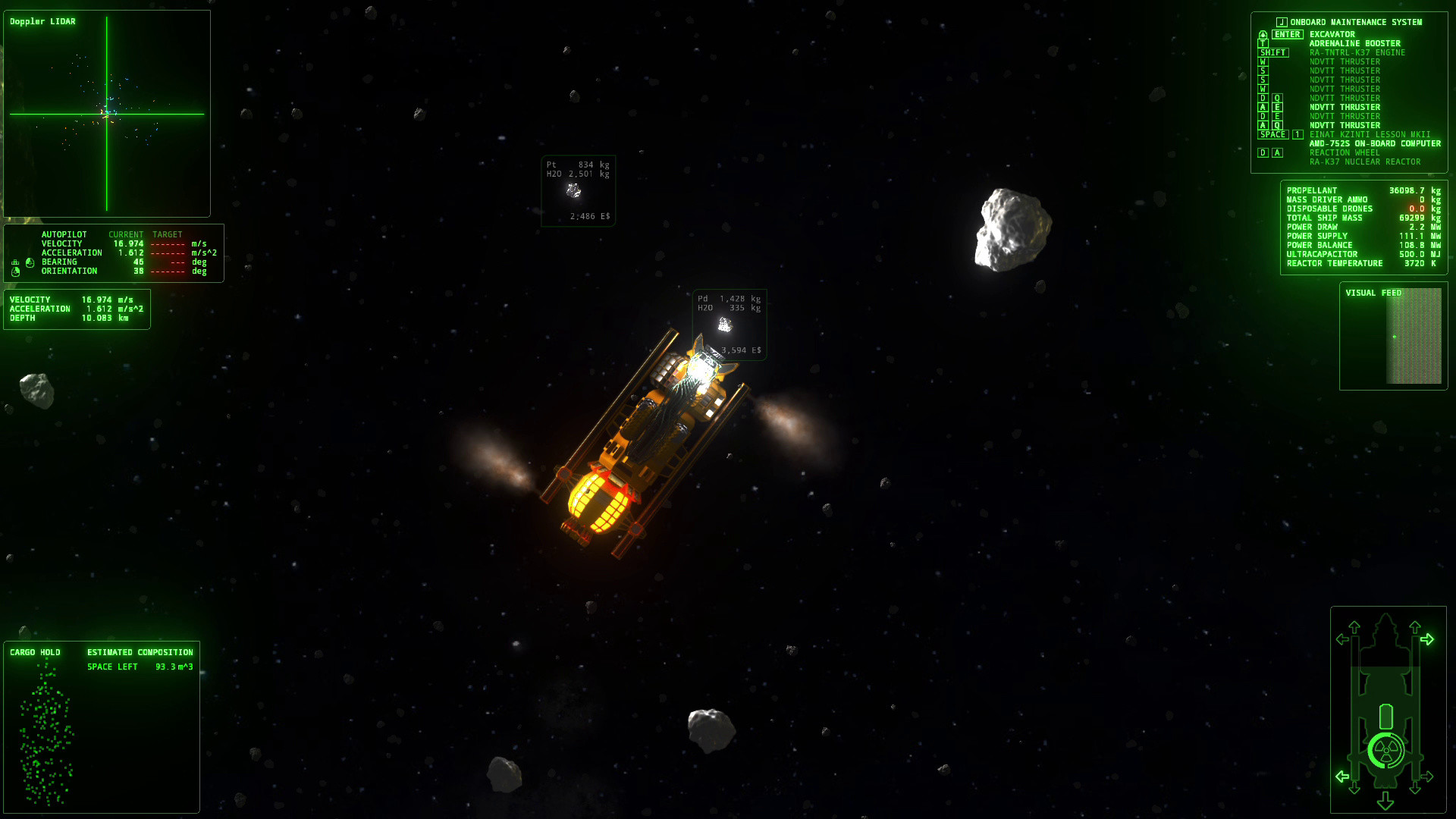Toggle ADRENALINE BOOSTER with the T key binding
Image resolution: width=1456 pixels, height=819 pixels.
pos(1262,43)
